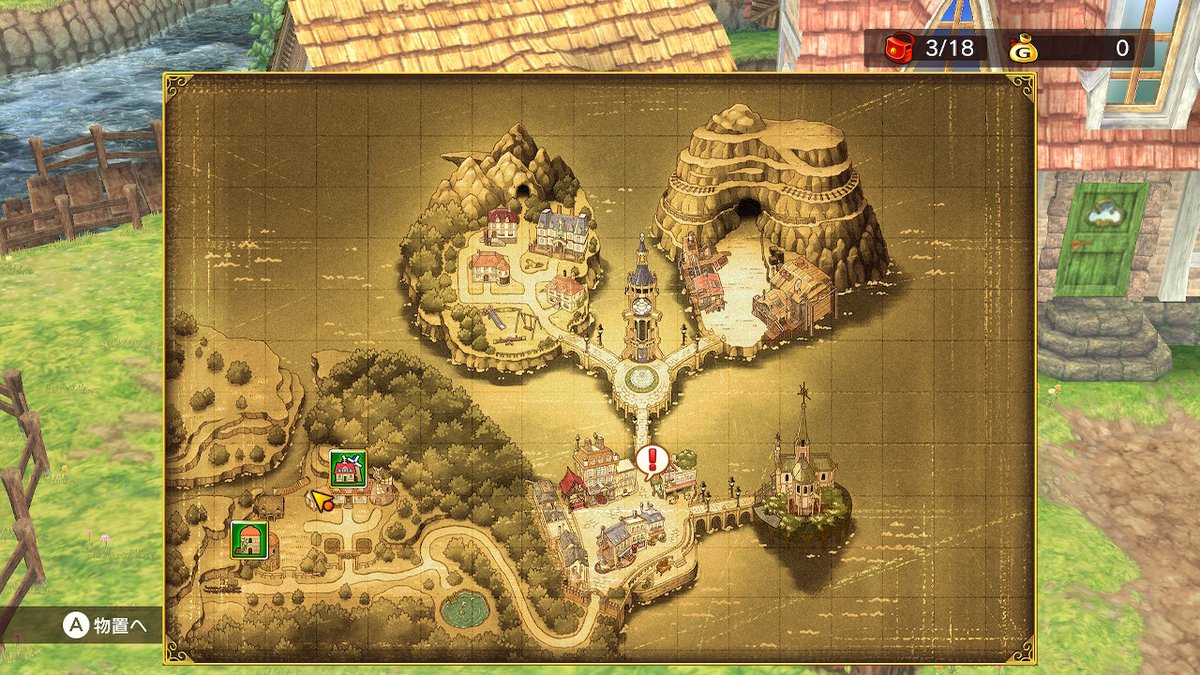Select the mine cave entrance on the map
Screen dimensions: 1200x675
click(x=750, y=210)
